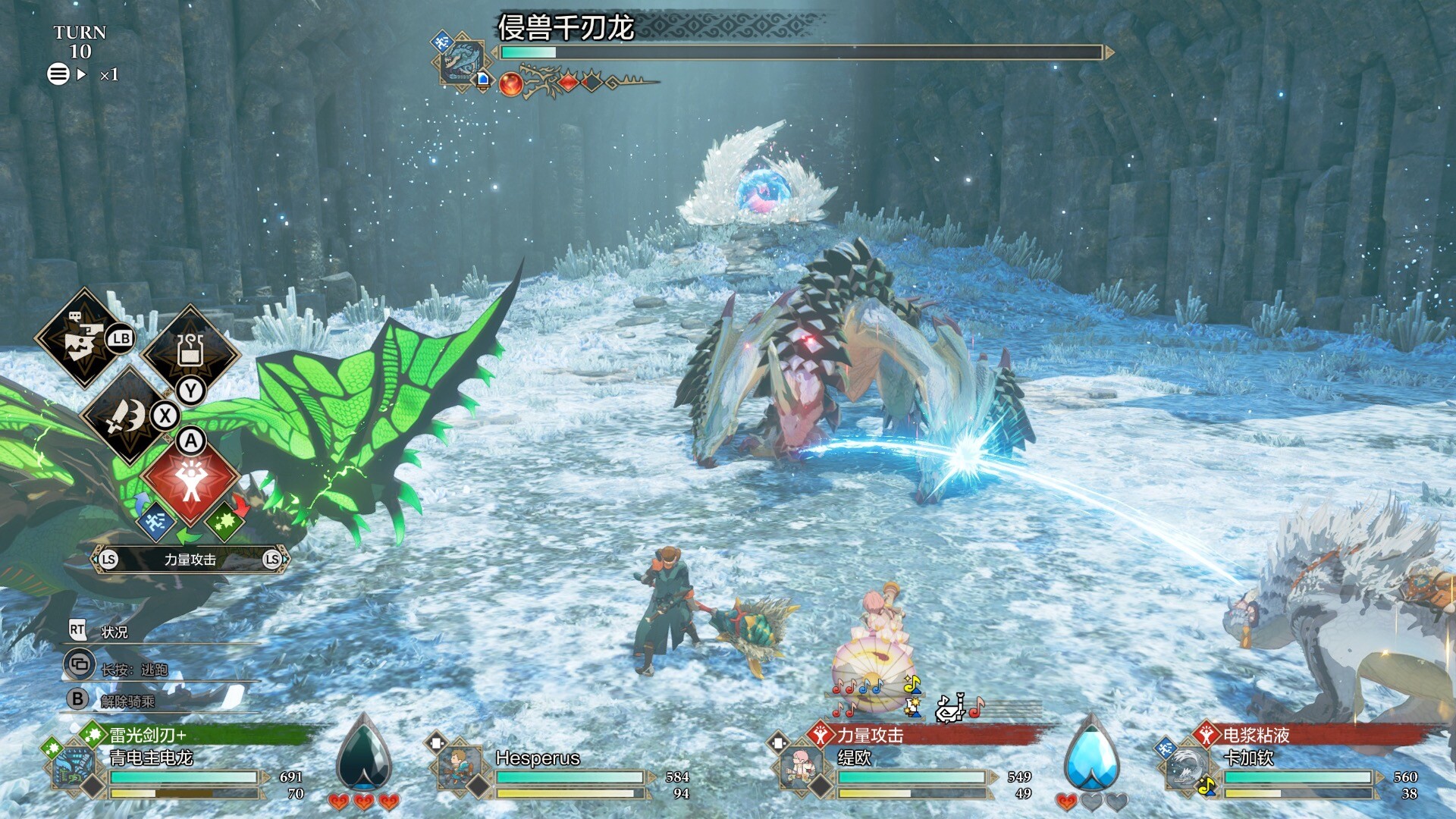Select the 解除骑乘 dismount option

pos(127,701)
